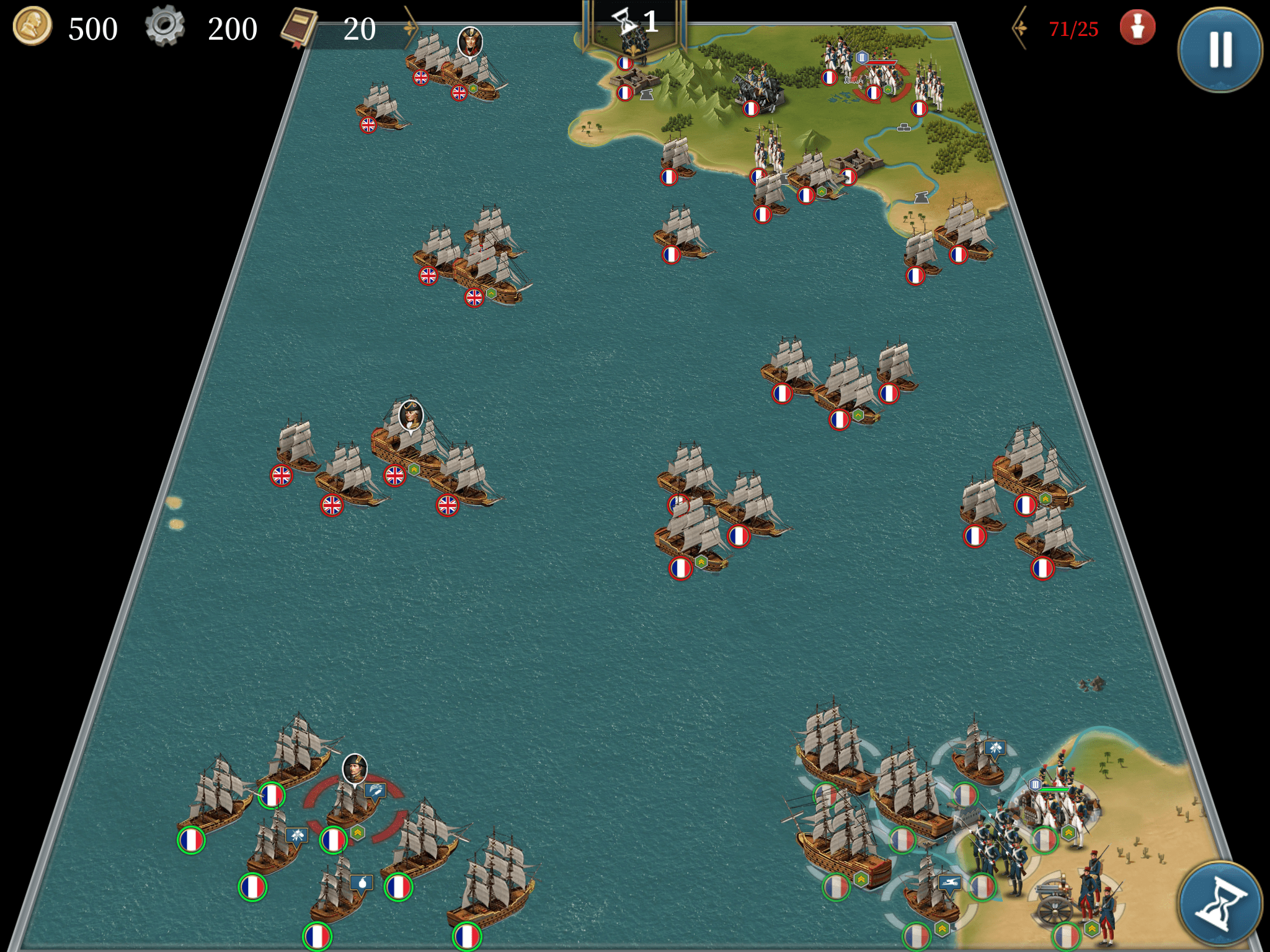Click the gold coin resource icon
This screenshot has width=1270, height=952.
[x=32, y=27]
